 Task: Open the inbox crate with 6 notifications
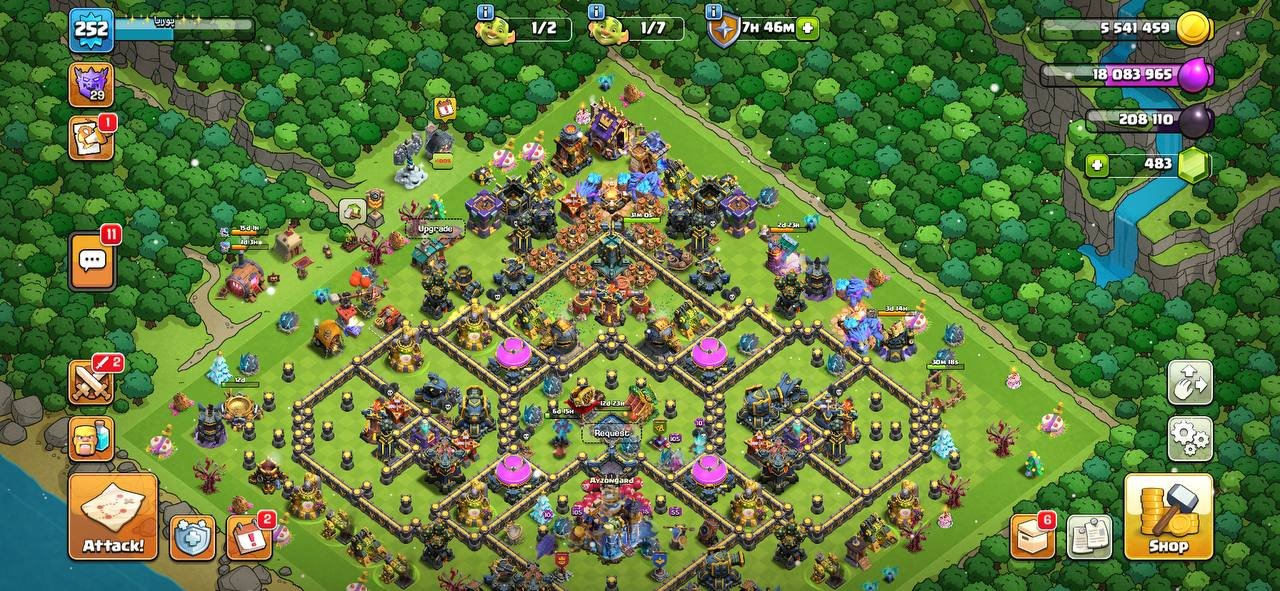[x=1033, y=537]
